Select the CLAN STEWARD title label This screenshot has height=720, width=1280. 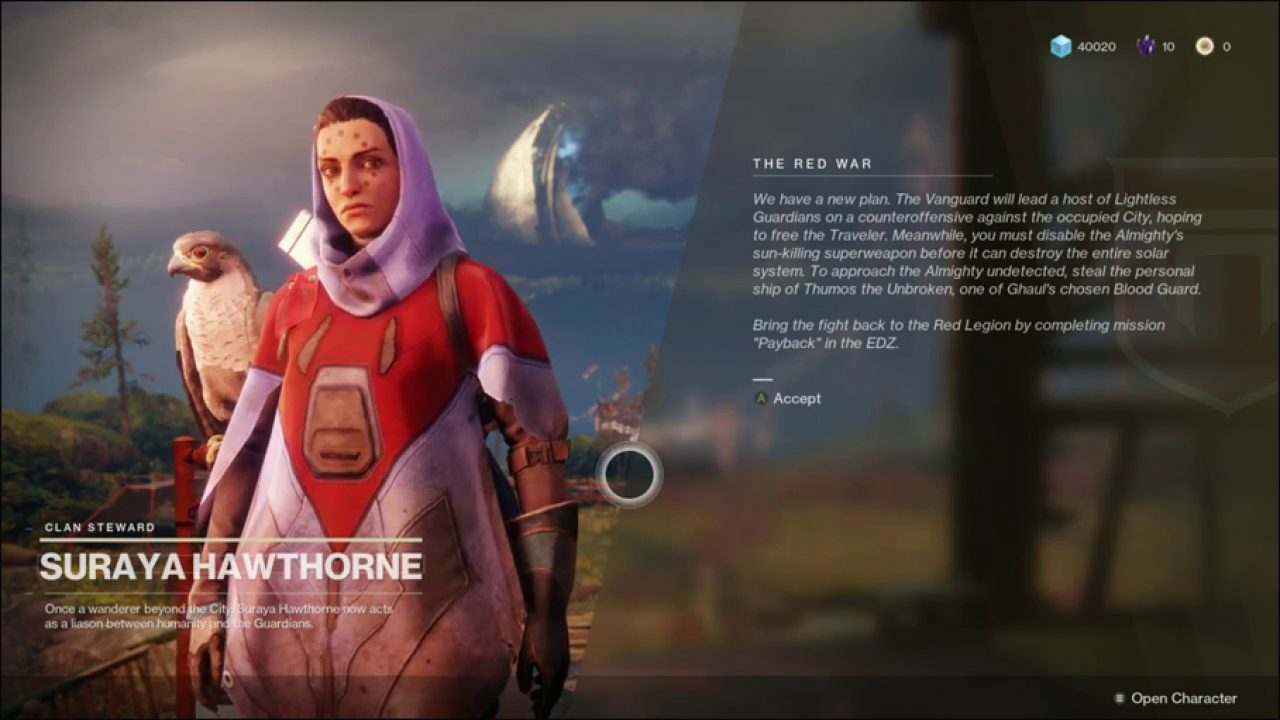click(x=98, y=527)
